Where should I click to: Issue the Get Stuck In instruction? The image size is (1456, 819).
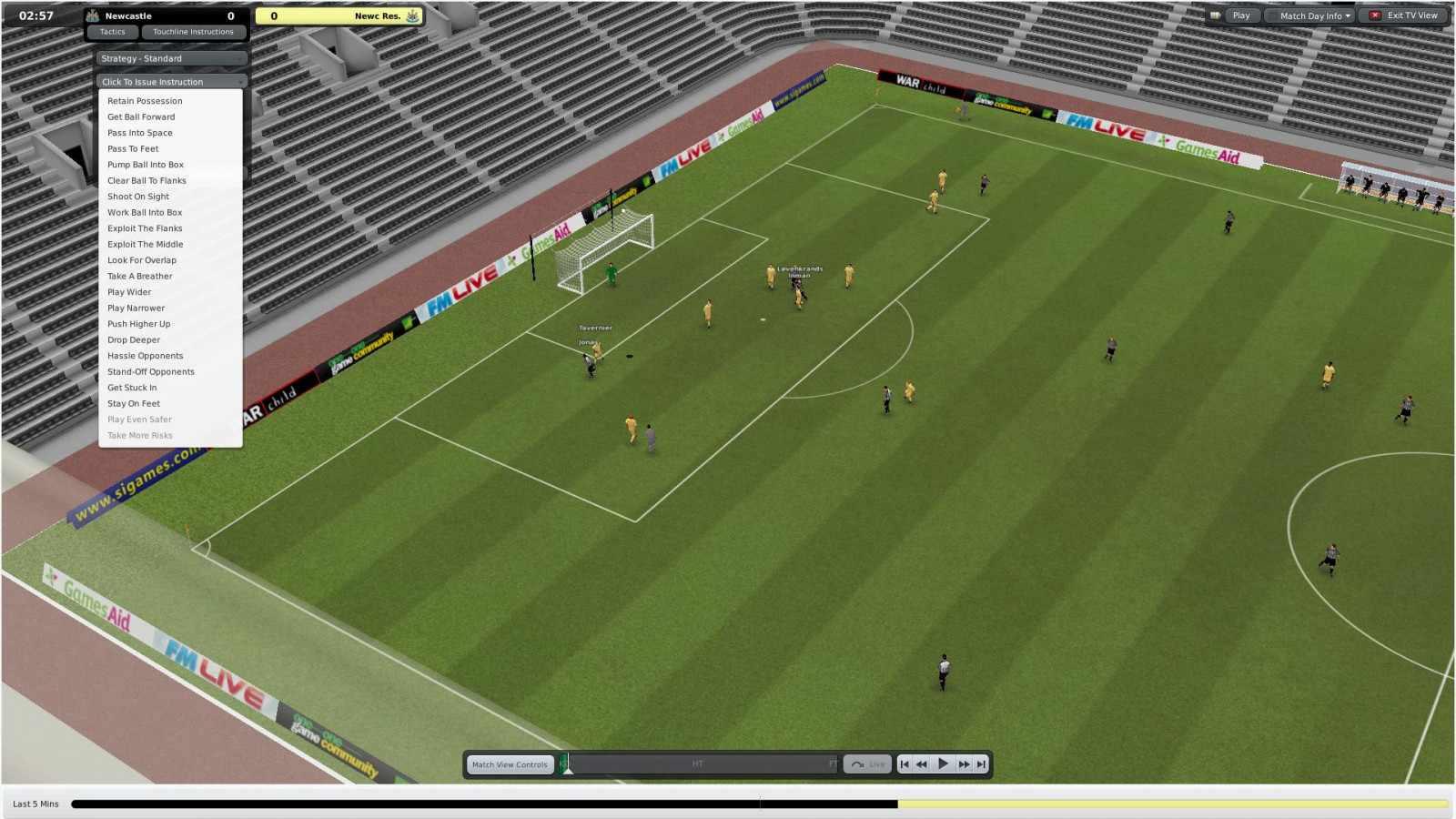[x=132, y=388]
